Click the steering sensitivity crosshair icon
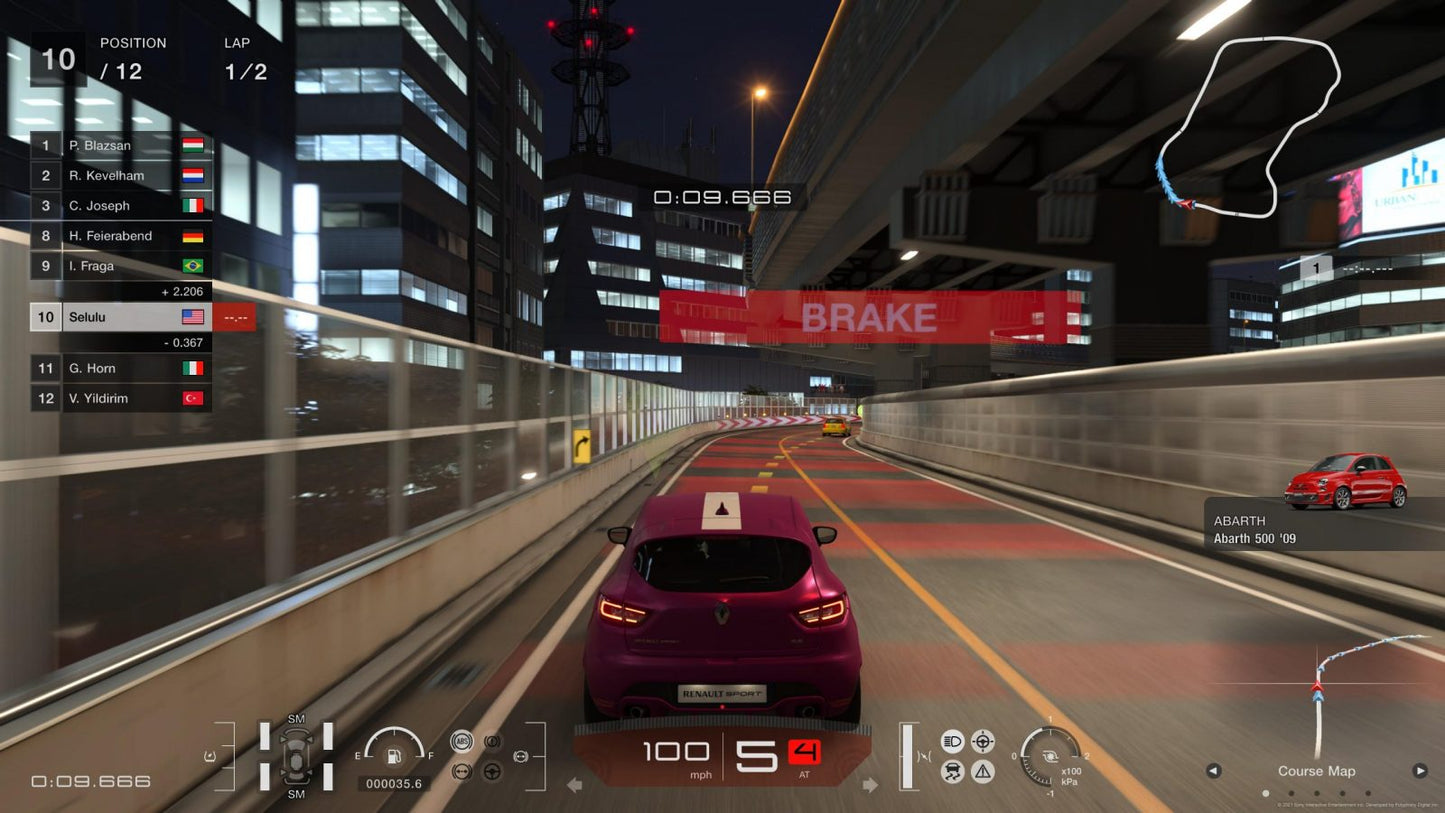Image resolution: width=1445 pixels, height=813 pixels. pyautogui.click(x=983, y=741)
